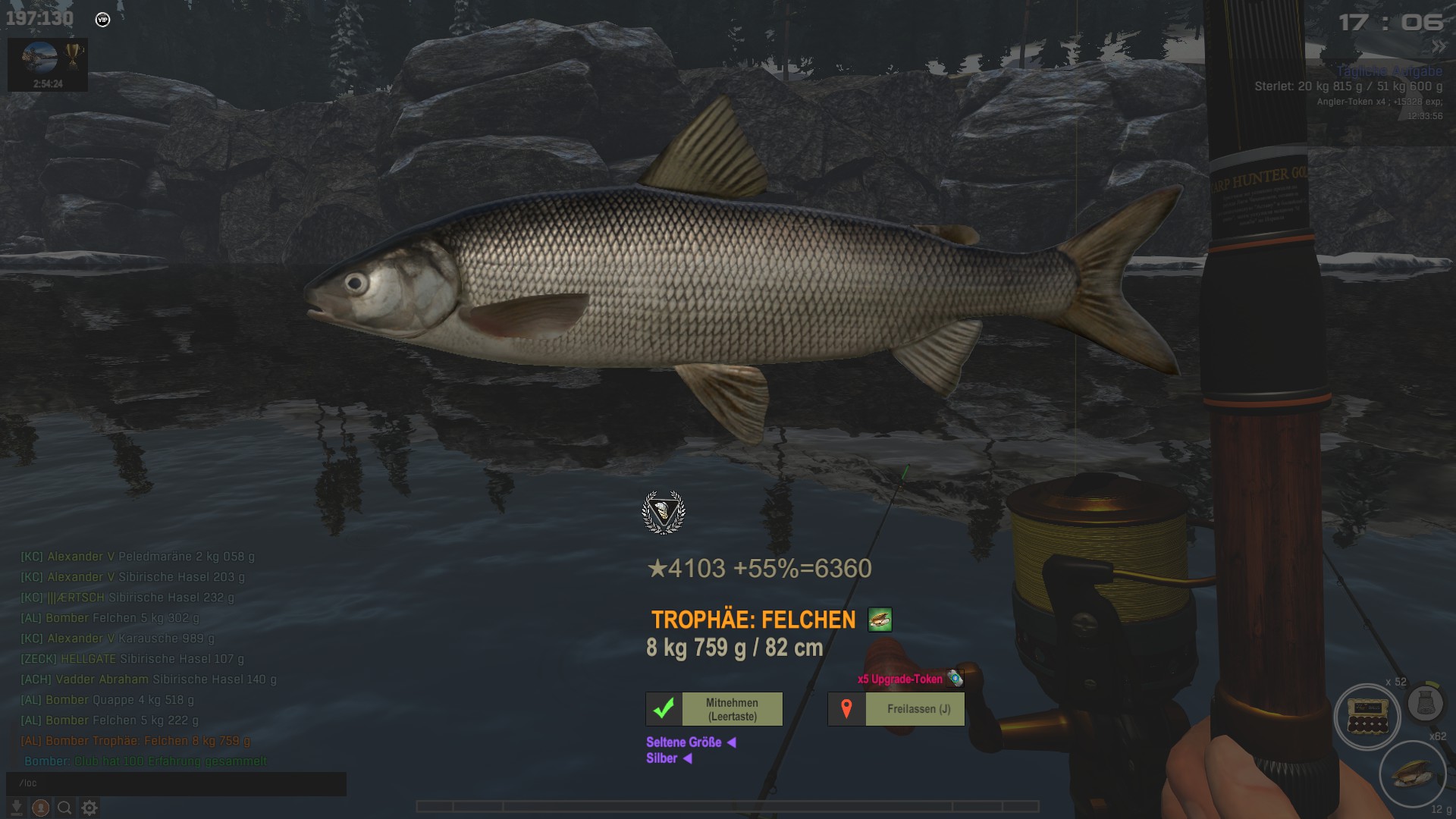The width and height of the screenshot is (1456, 819).
Task: Click the chat download arrow icon
Action: pos(16,808)
